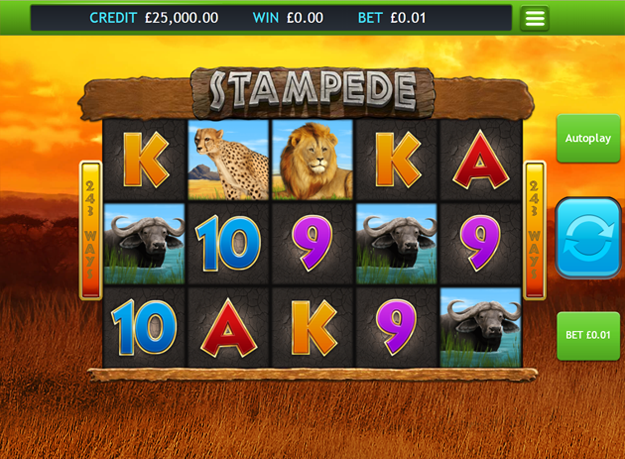625x459 pixels.
Task: Open the BET £0.01 stake selector
Action: coord(587,334)
